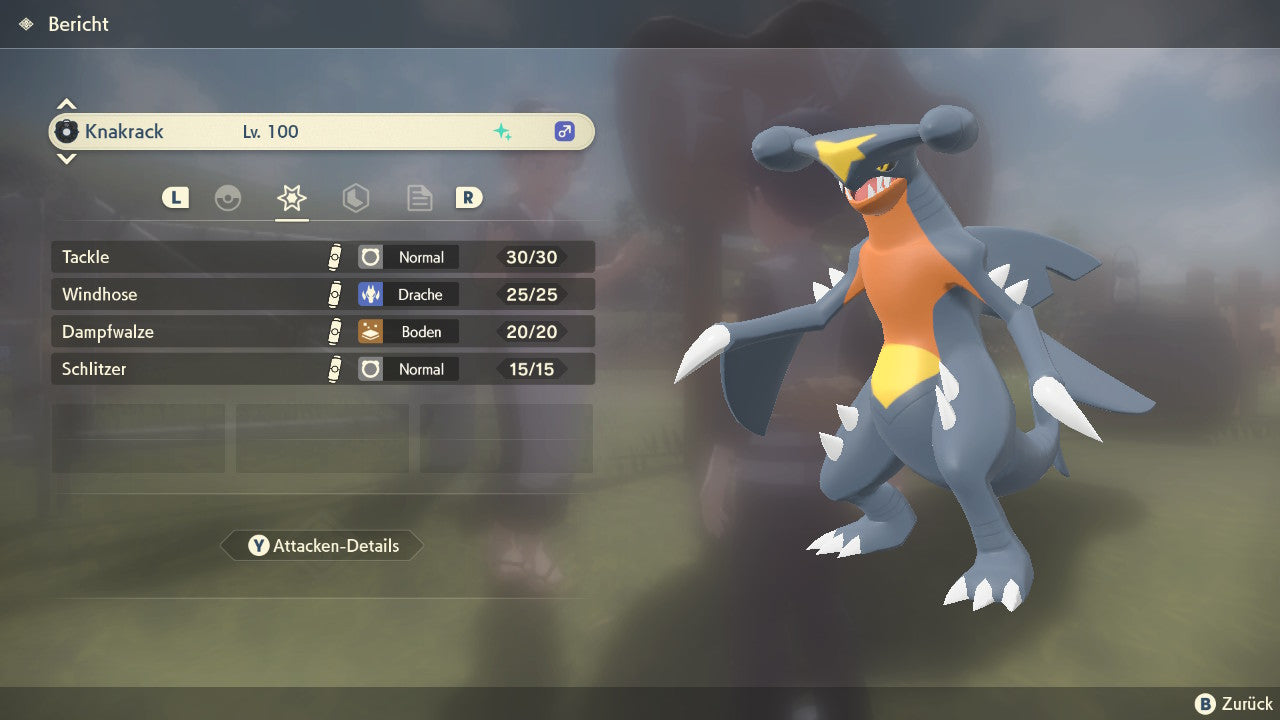Viewport: 1280px width, 720px height.
Task: Select the Dampfwalze ground move
Action: coord(322,331)
